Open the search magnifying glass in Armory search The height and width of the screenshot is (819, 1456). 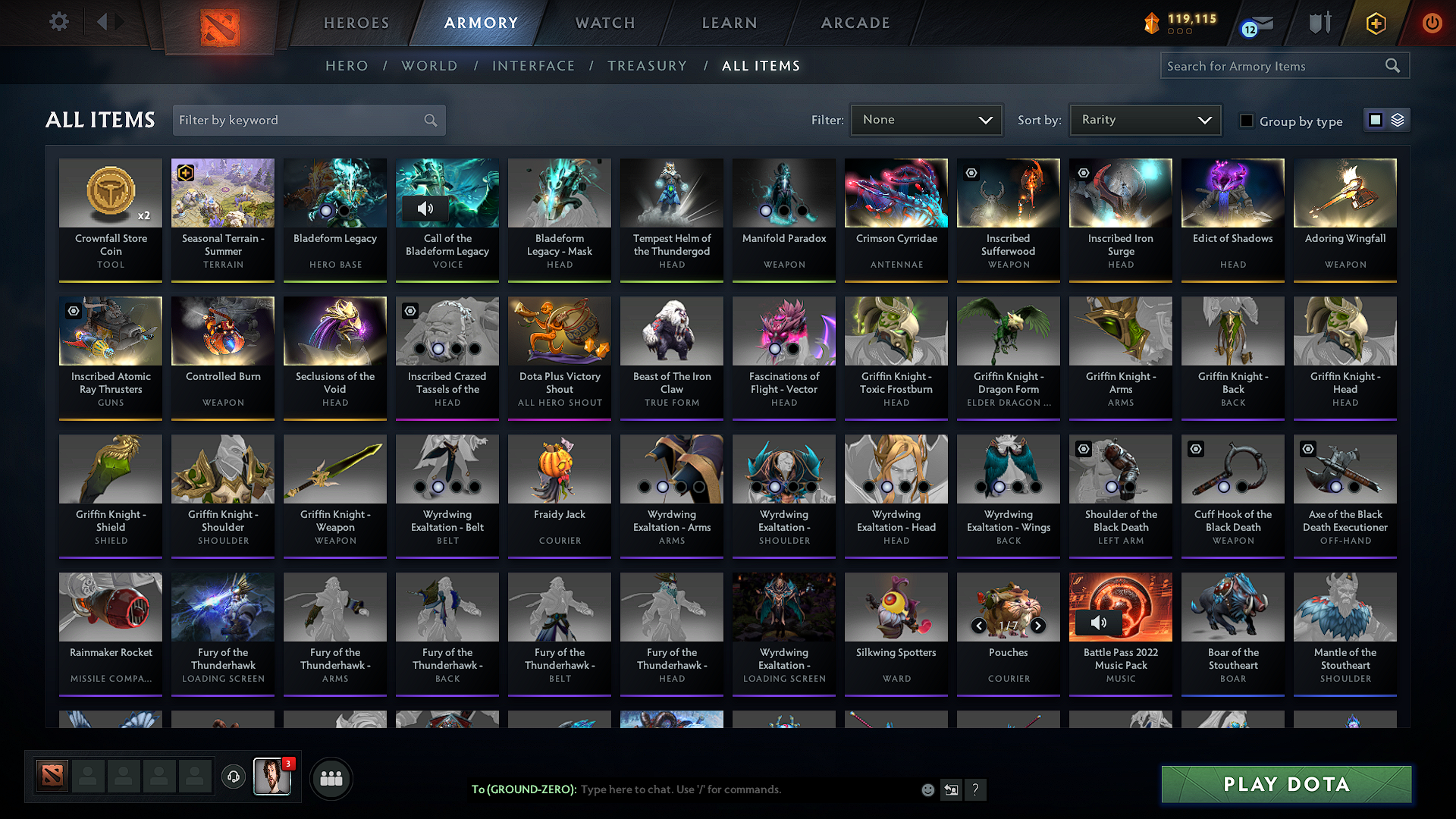[1393, 65]
